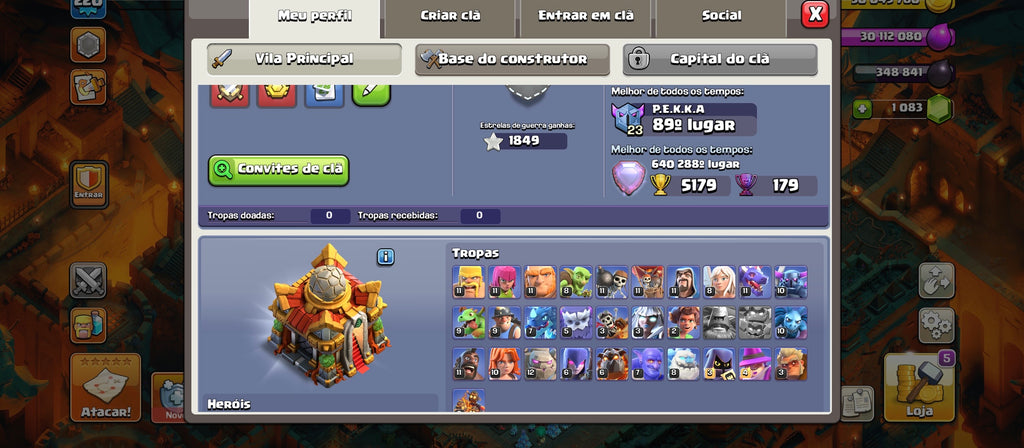Show the Meu perfil tab
Image resolution: width=1024 pixels, height=448 pixels.
[x=313, y=16]
